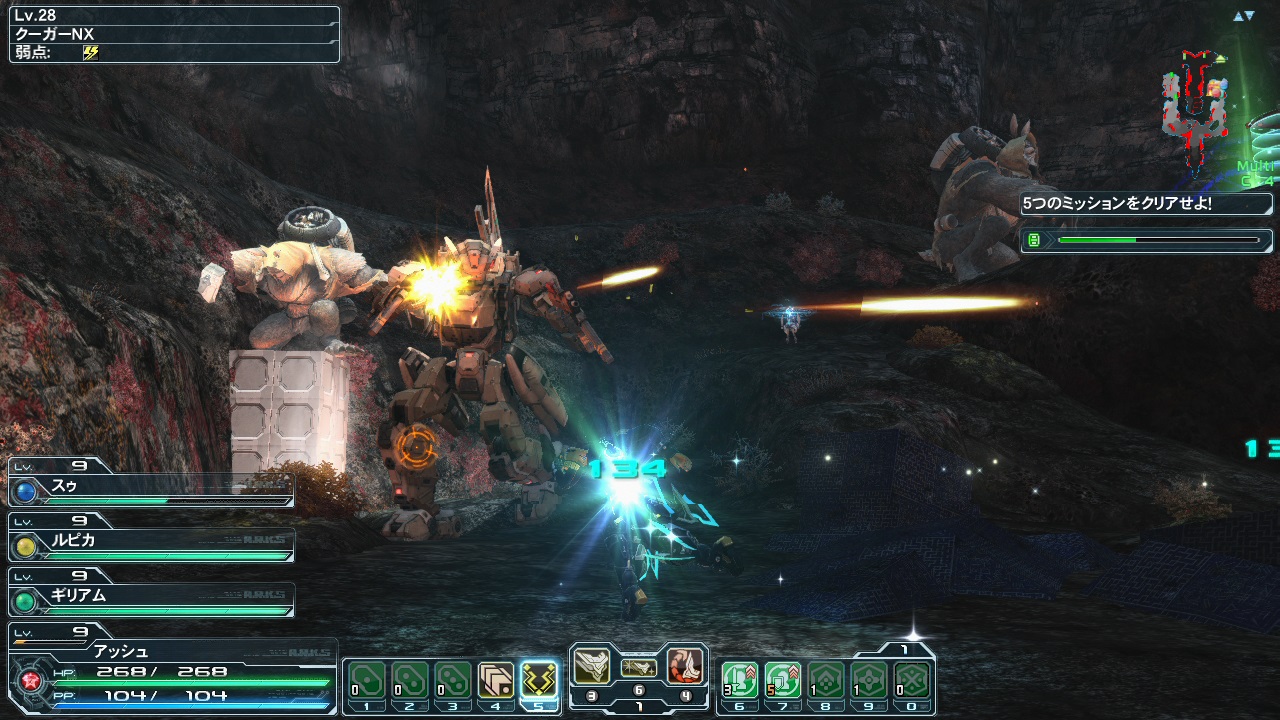This screenshot has height=720, width=1280.
Task: Select party member ギリアム
Action: (x=150, y=598)
